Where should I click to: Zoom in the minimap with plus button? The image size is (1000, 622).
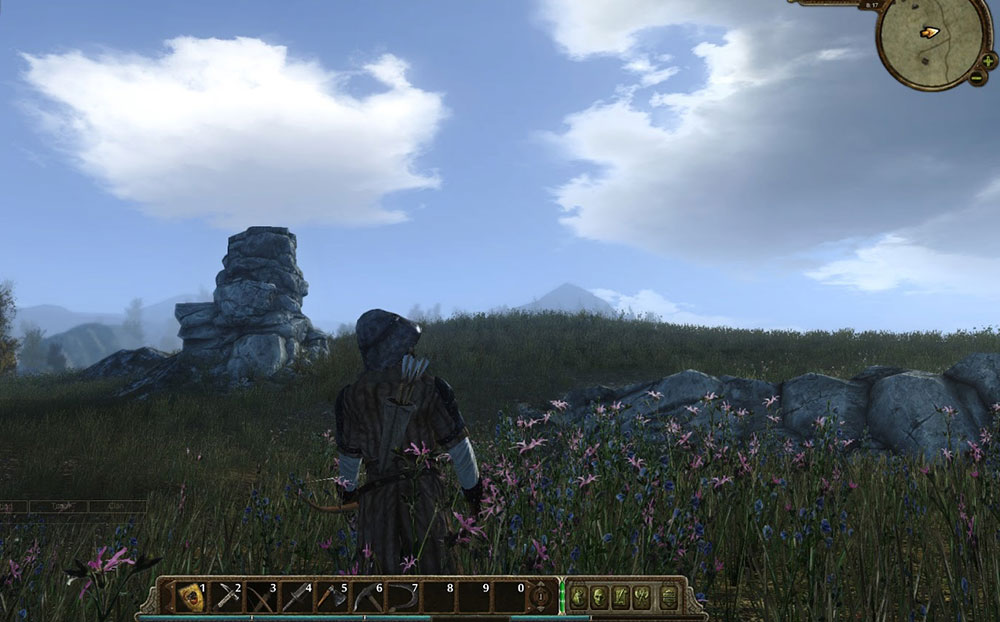(988, 61)
